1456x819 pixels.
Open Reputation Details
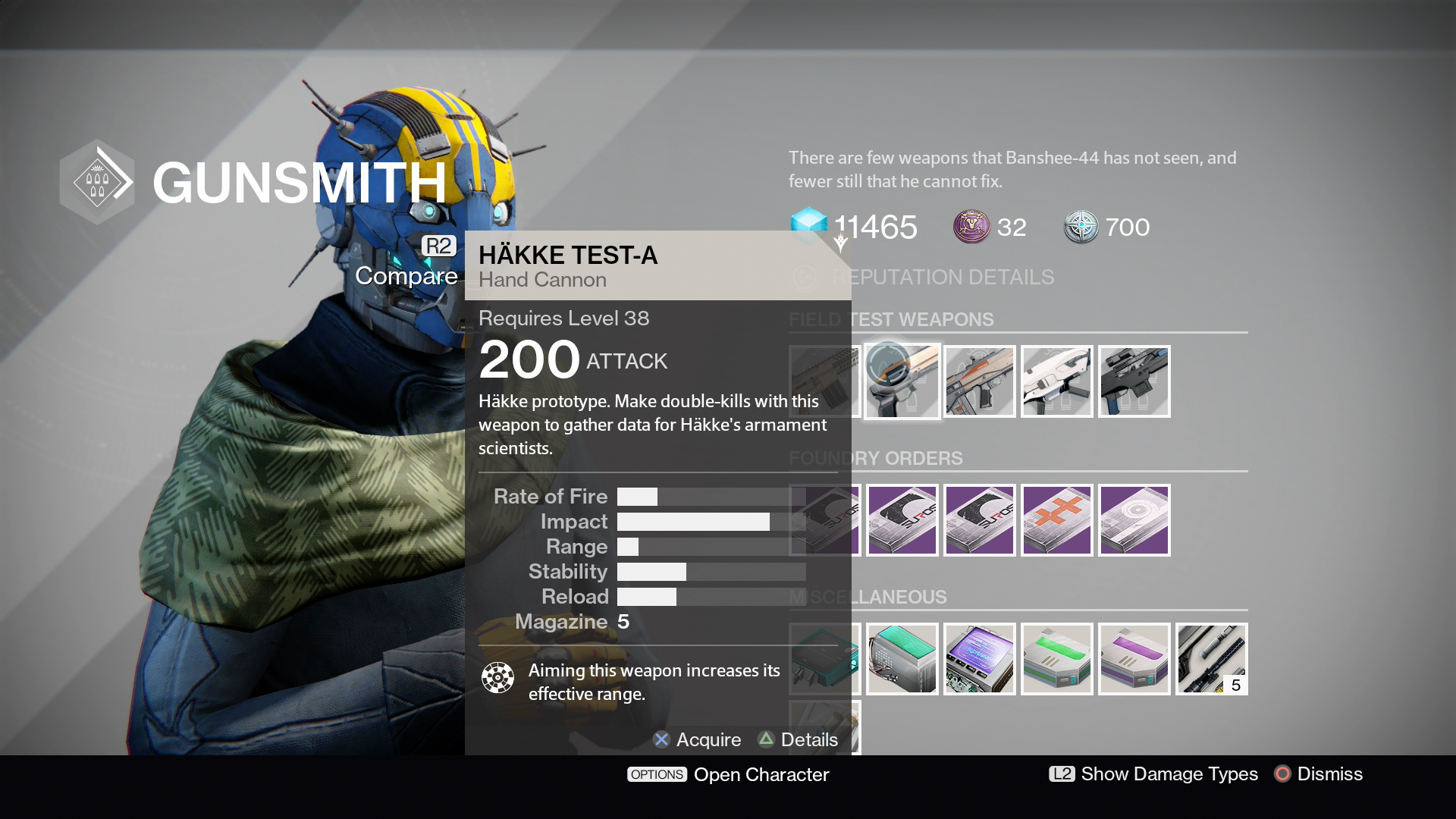coord(943,278)
